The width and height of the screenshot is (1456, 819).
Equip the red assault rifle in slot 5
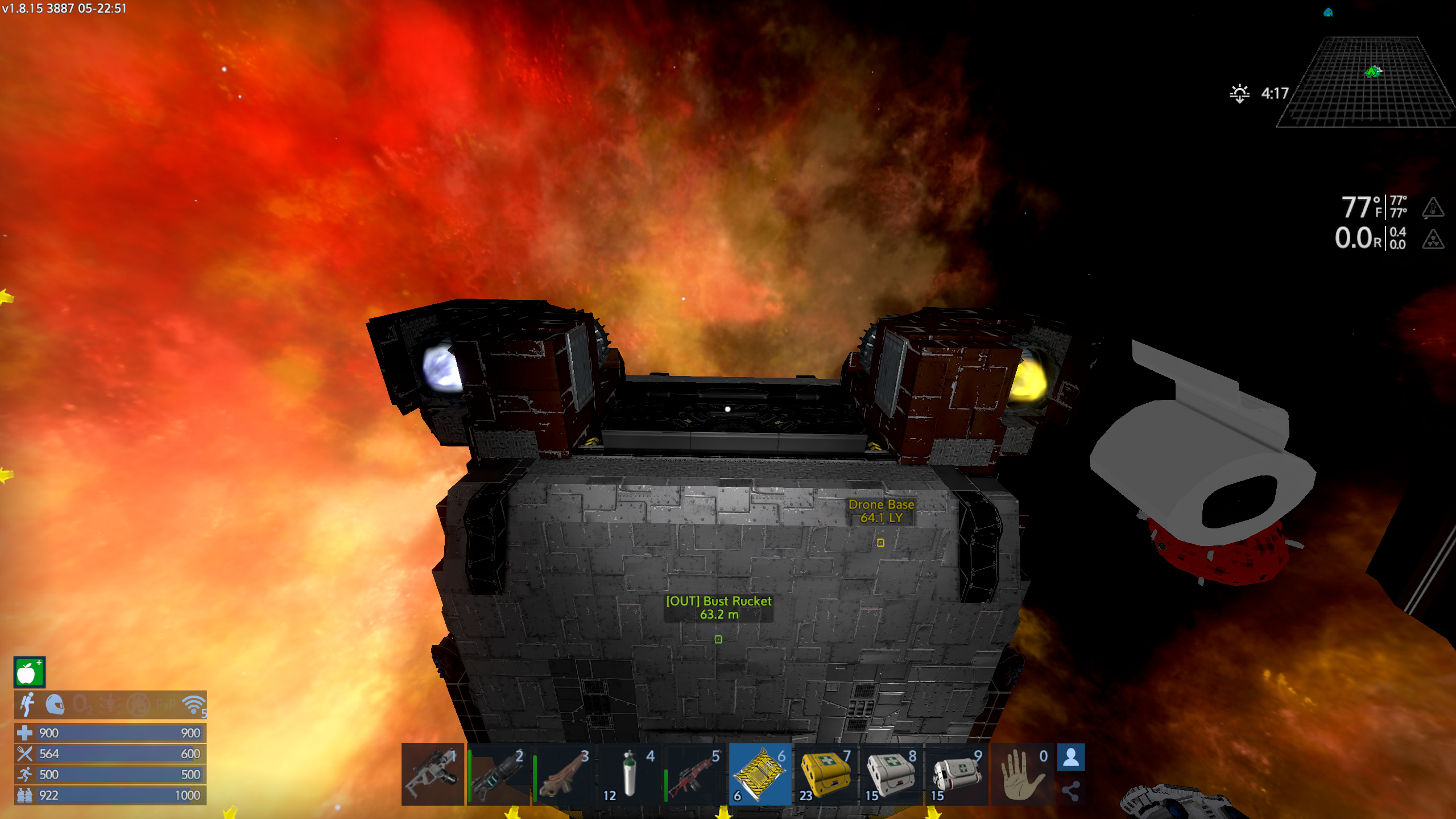click(694, 774)
